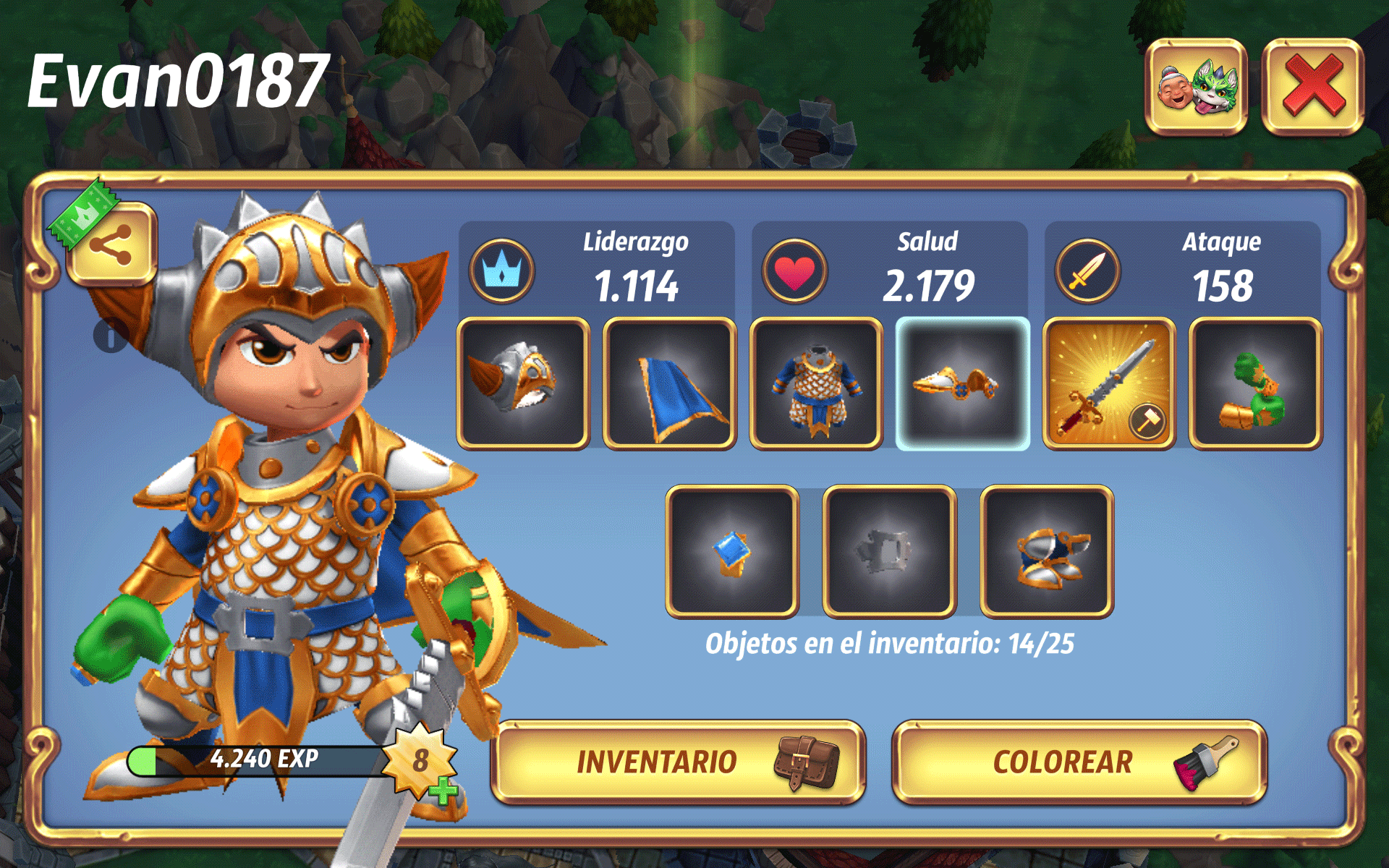Open the Inventario bag

pyautogui.click(x=678, y=762)
